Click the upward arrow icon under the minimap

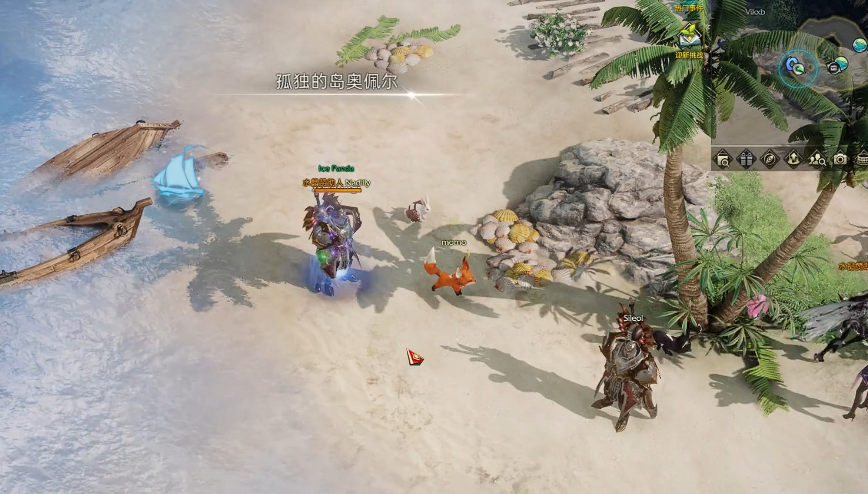click(793, 158)
